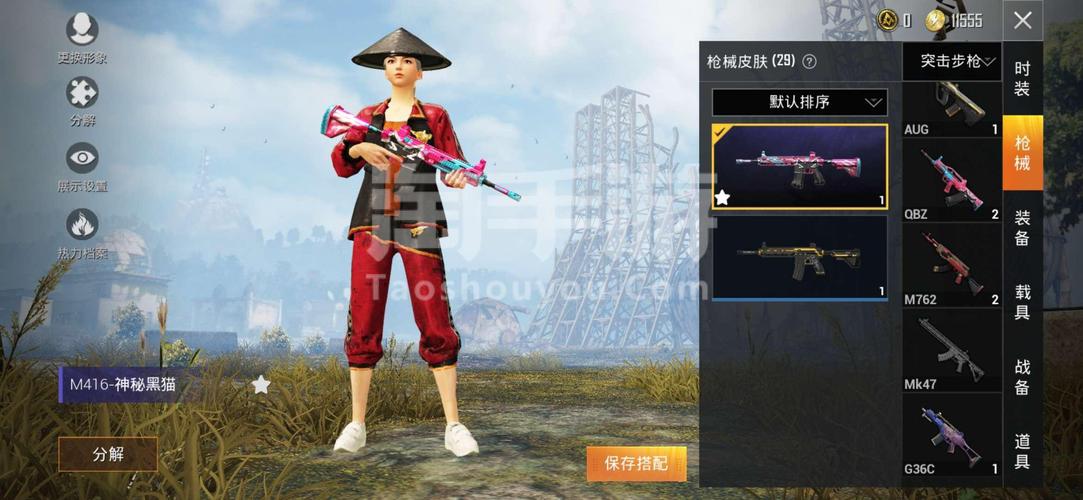
Task: Open the 默认排序 sort dropdown
Action: (x=799, y=102)
